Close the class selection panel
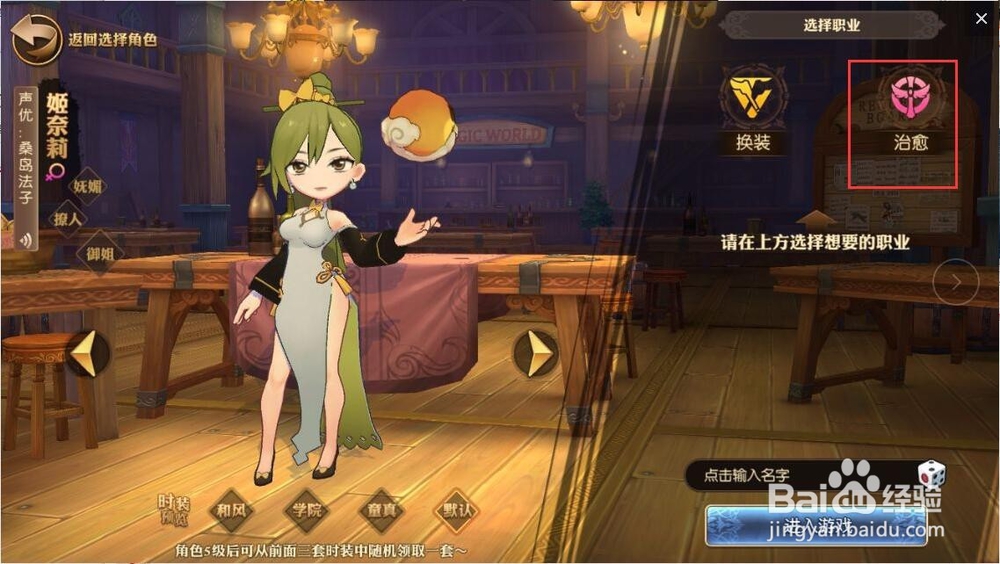Screen dimensions: 1000x564 [x=981, y=18]
